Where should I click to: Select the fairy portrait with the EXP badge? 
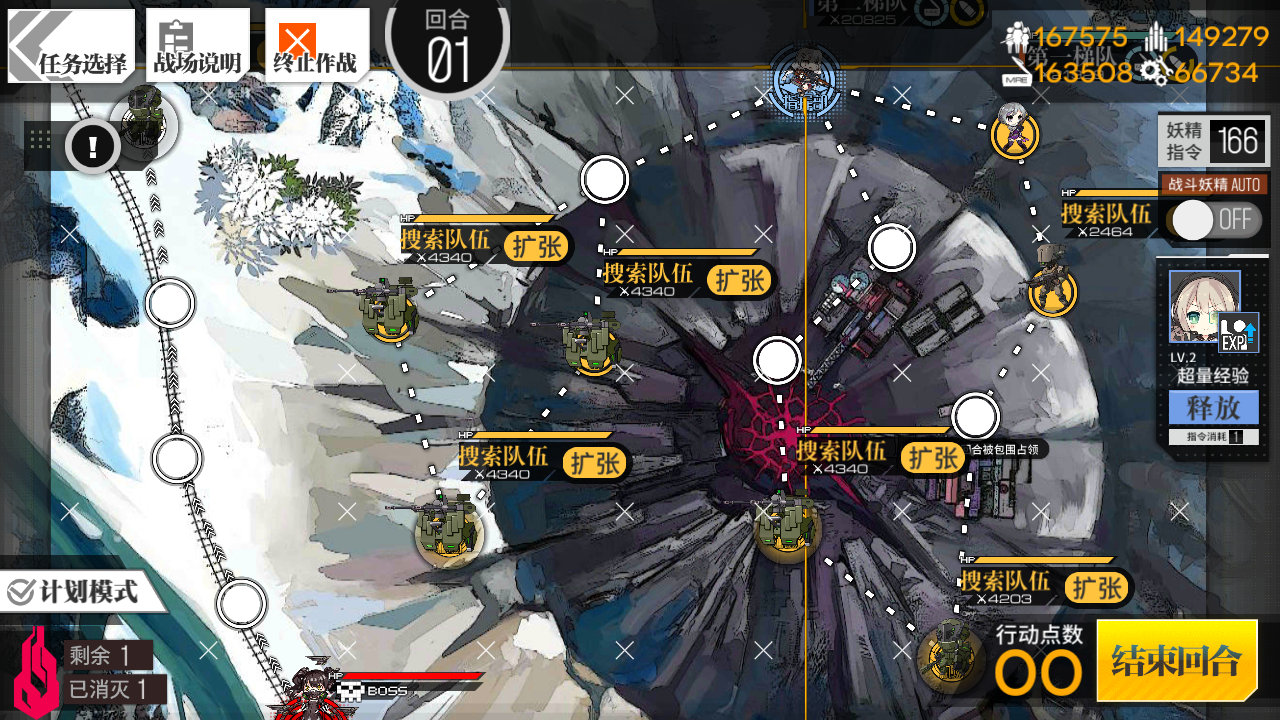coord(1206,306)
